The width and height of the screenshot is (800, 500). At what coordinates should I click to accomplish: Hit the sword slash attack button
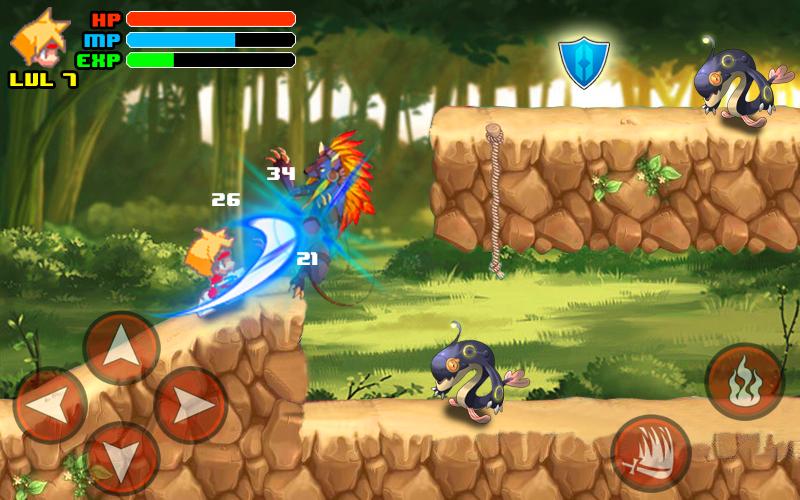tap(651, 453)
